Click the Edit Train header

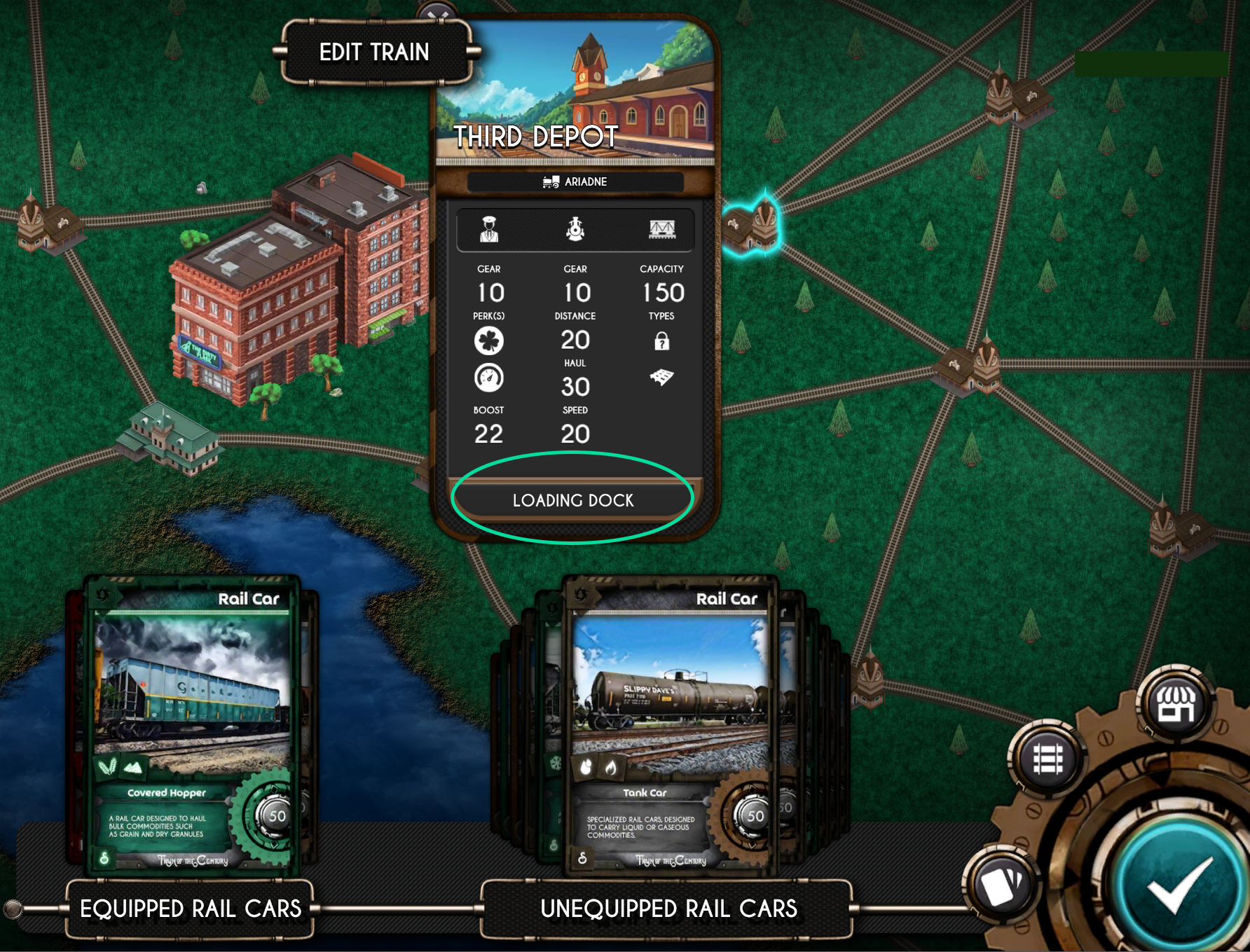tap(374, 52)
